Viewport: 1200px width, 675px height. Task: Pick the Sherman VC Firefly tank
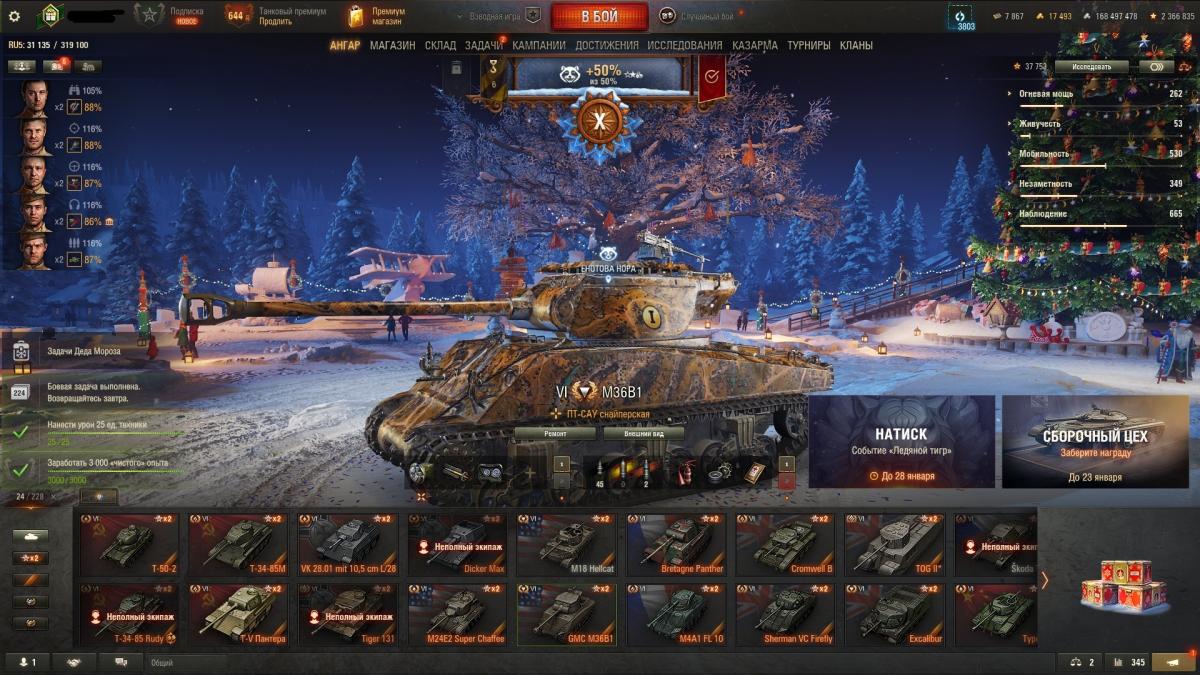pyautogui.click(x=784, y=614)
